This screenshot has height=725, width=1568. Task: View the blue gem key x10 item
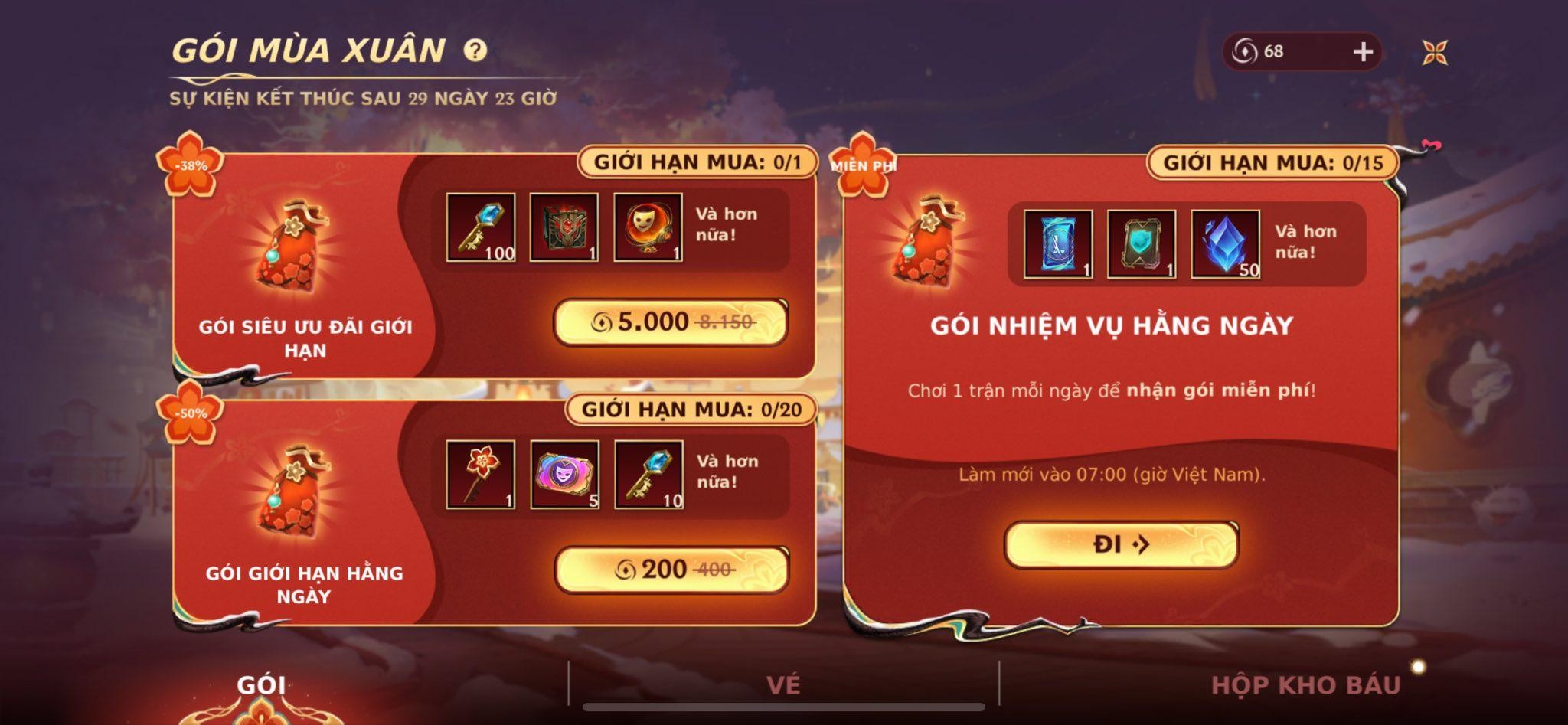click(648, 475)
